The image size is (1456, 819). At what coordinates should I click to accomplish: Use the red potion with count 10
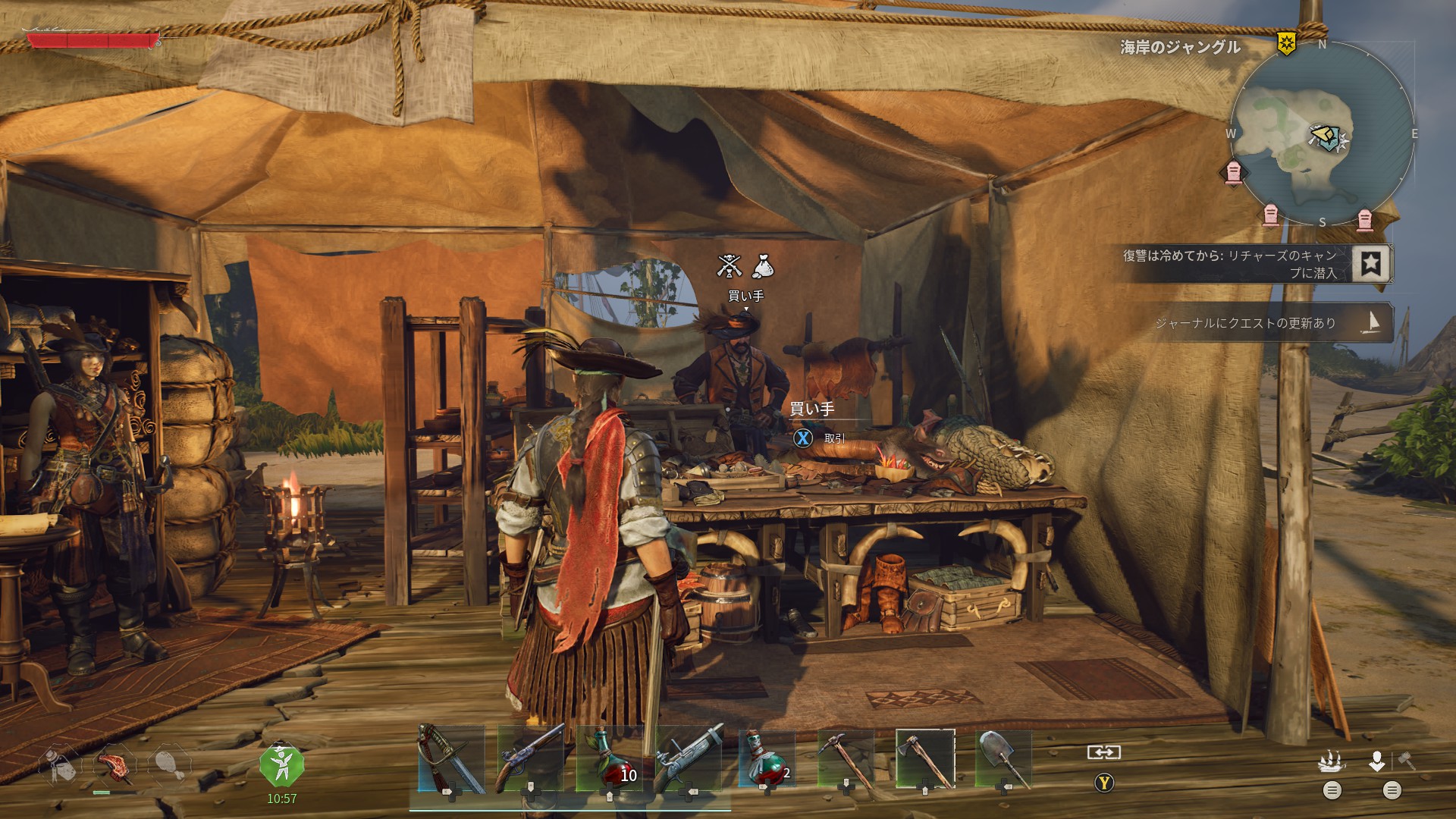pos(610,760)
